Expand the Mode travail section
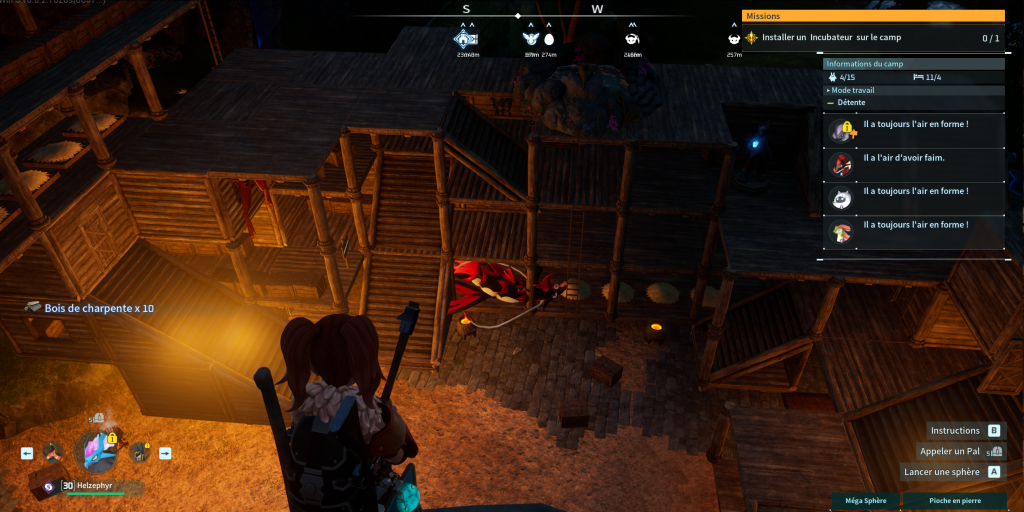The image size is (1024, 512). pos(851,90)
